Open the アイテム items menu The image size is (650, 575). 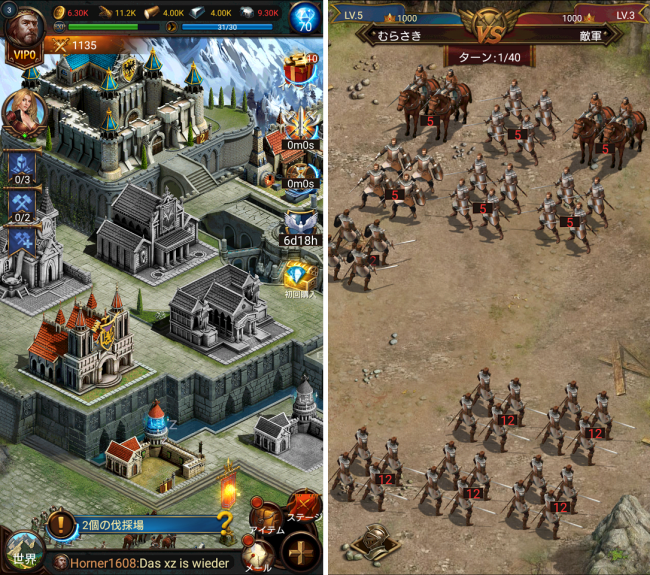tap(264, 508)
